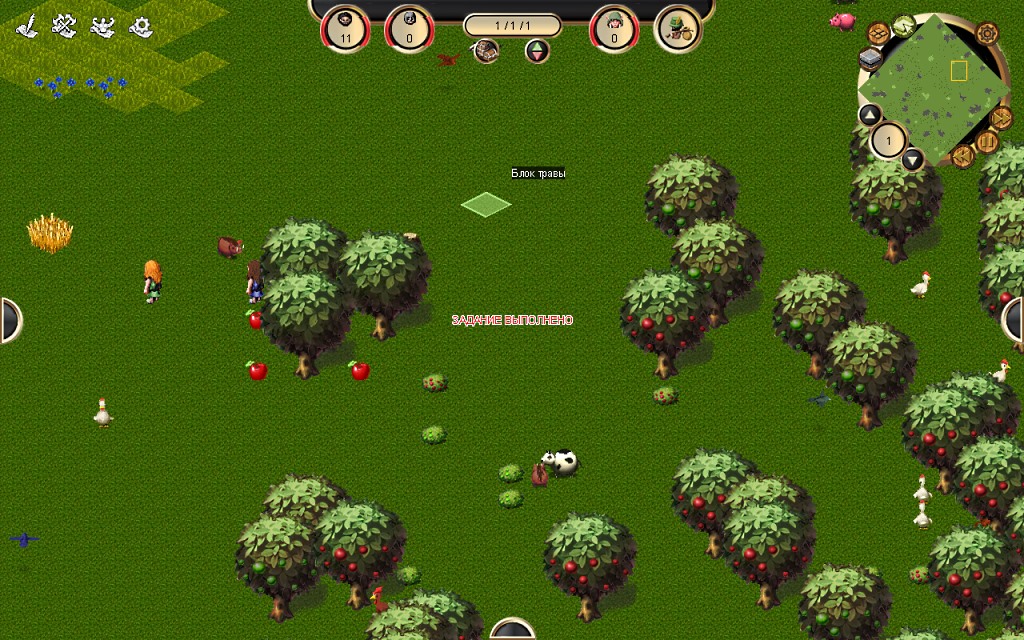Select the dwarf count icon showing 11
This screenshot has height=640, width=1024.
click(x=345, y=28)
